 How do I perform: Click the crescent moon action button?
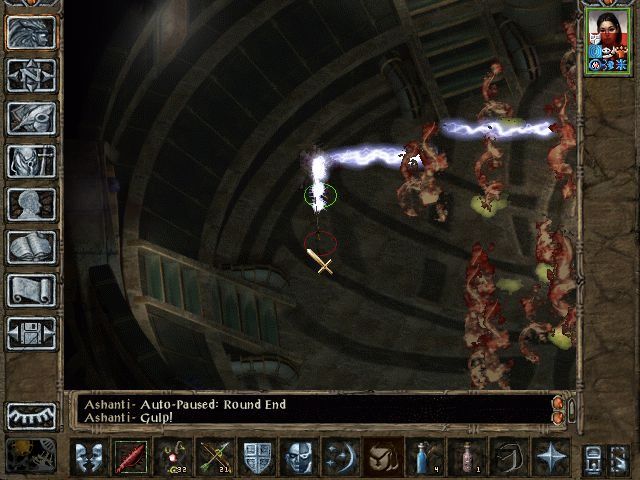point(341,456)
